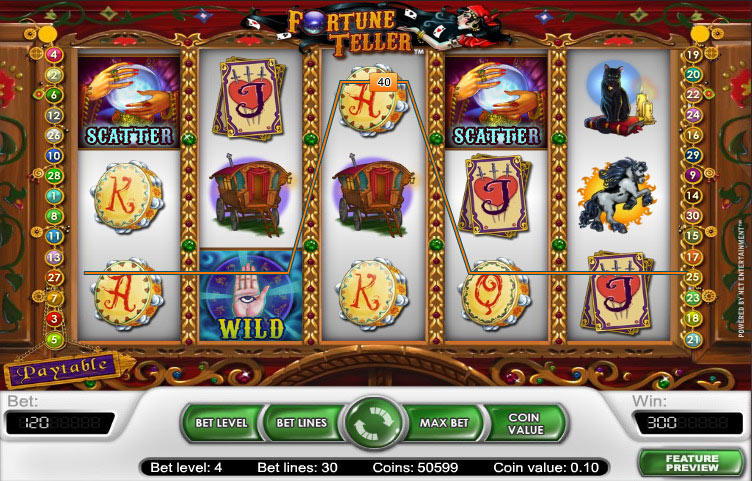The image size is (752, 481).
Task: Choose bet line 26 marker
Action: click(x=54, y=135)
